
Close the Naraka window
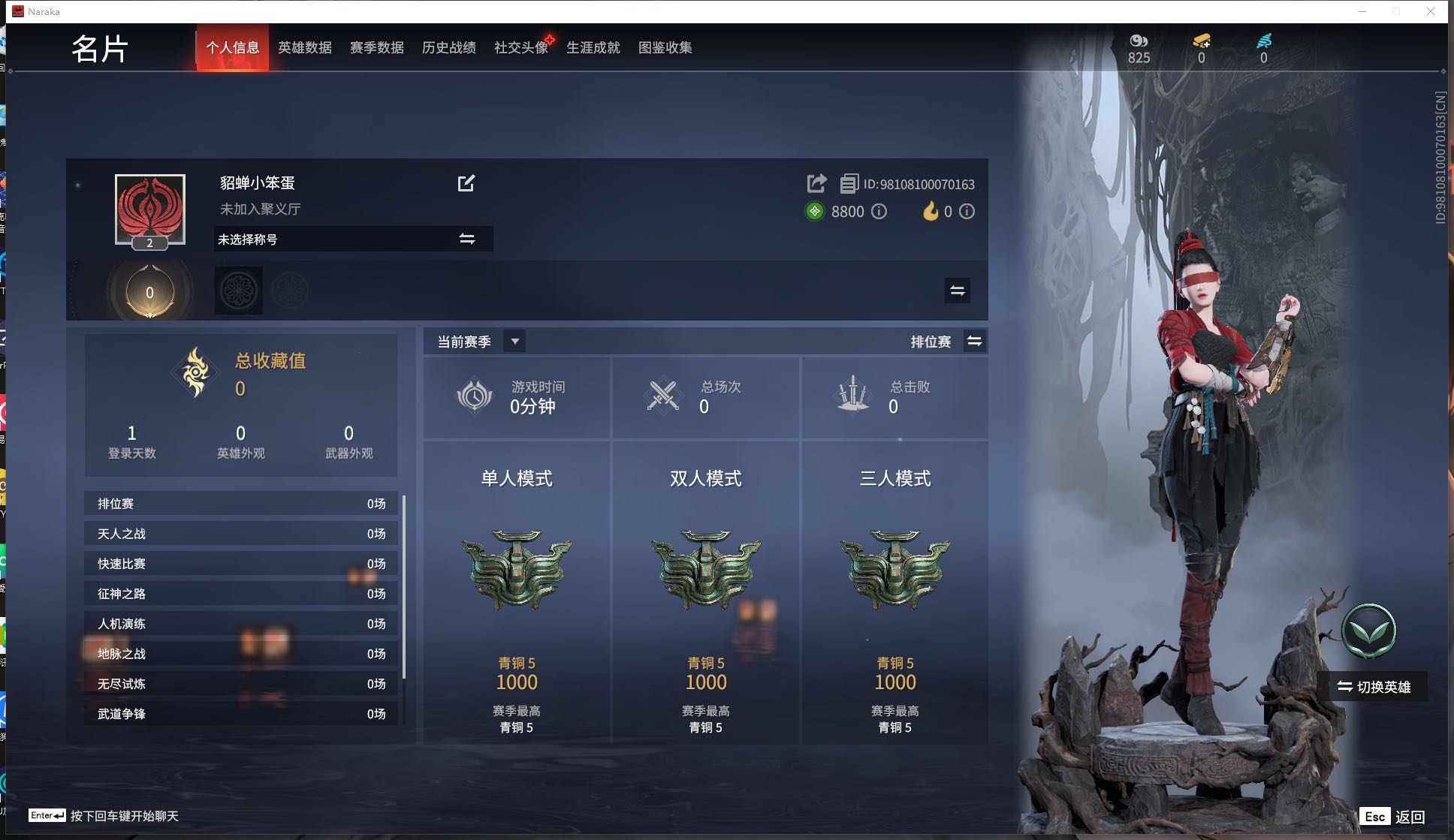[x=1431, y=11]
